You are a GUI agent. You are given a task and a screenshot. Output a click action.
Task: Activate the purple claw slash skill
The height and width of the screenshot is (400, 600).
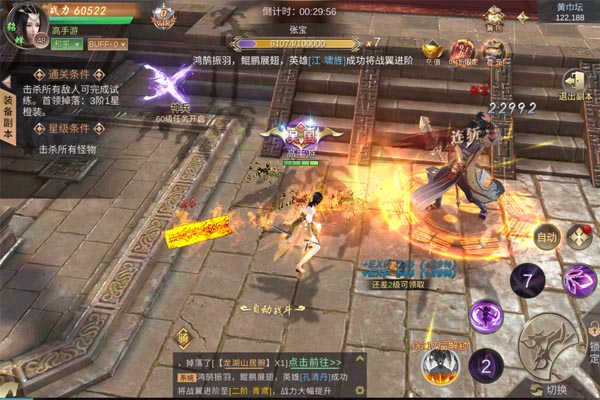tap(578, 281)
